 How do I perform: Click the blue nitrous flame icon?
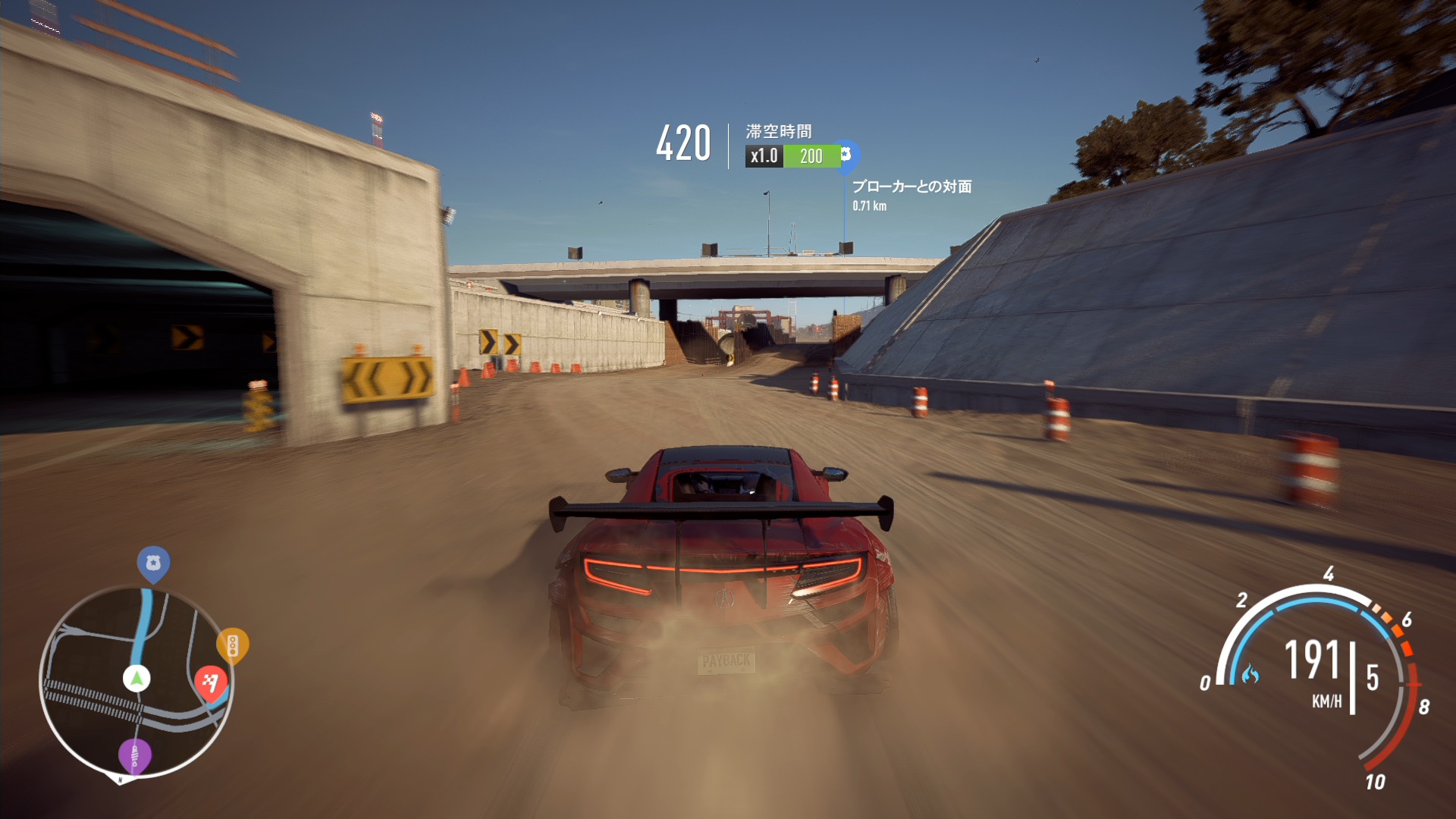pos(1250,673)
